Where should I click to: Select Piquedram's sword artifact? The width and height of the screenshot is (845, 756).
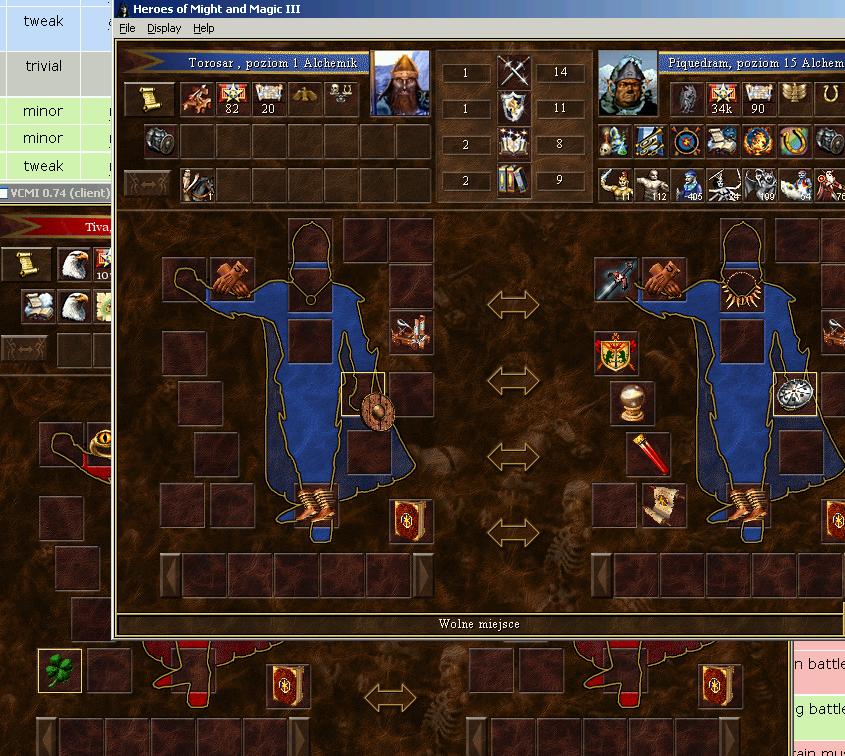click(x=615, y=280)
